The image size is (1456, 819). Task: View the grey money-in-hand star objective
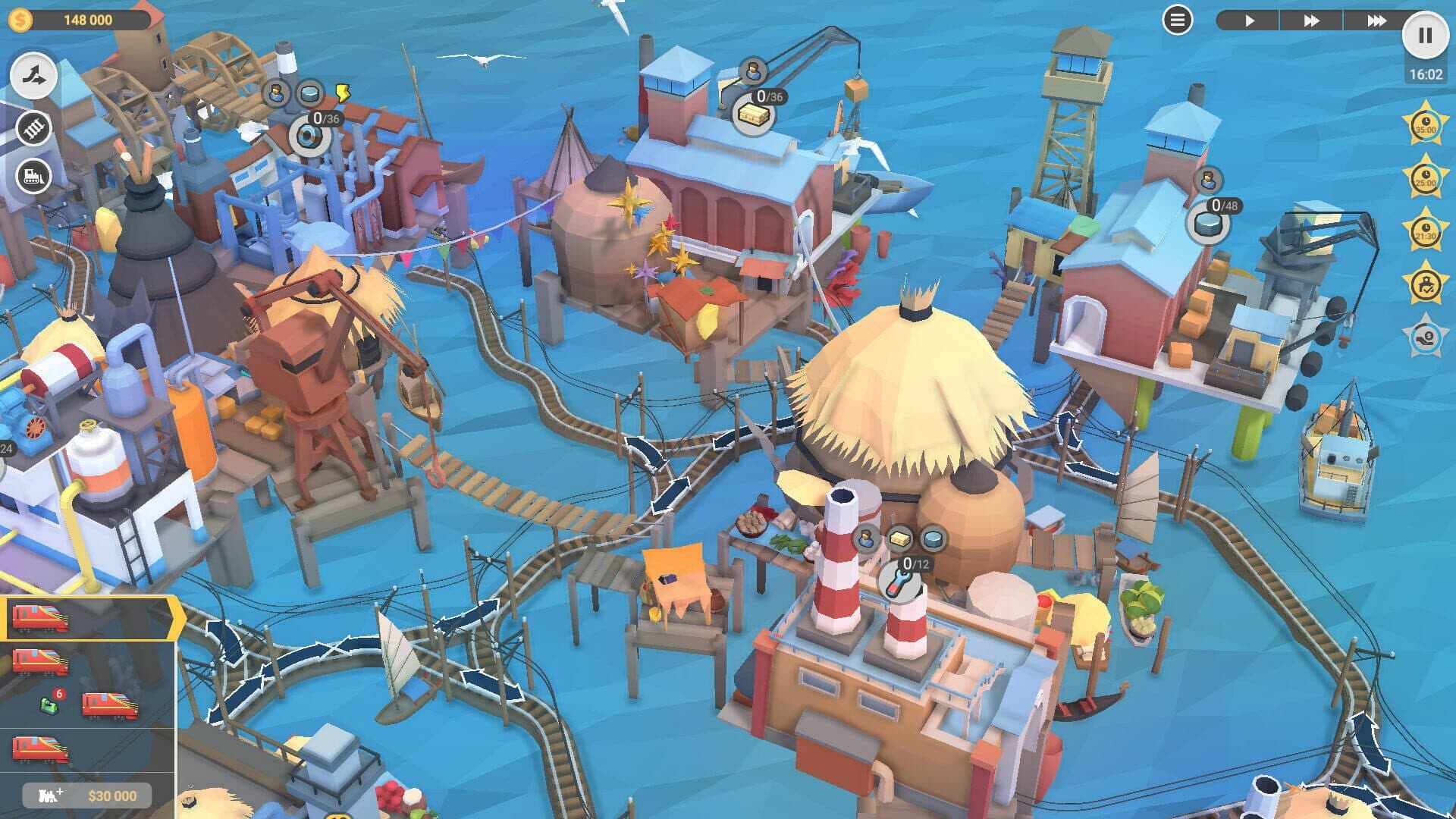tap(1425, 337)
